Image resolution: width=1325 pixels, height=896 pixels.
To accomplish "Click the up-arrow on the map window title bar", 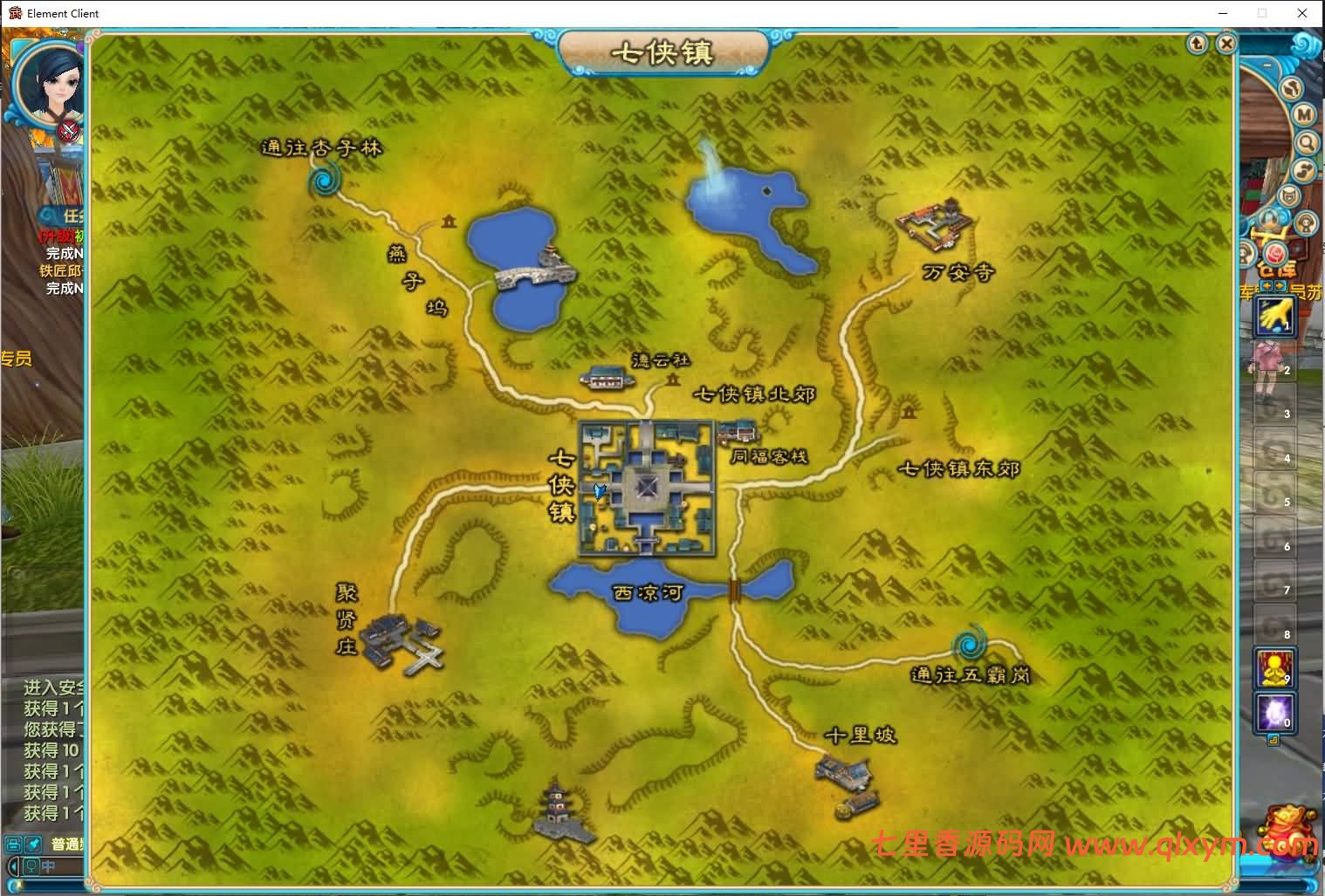I will tap(1197, 44).
